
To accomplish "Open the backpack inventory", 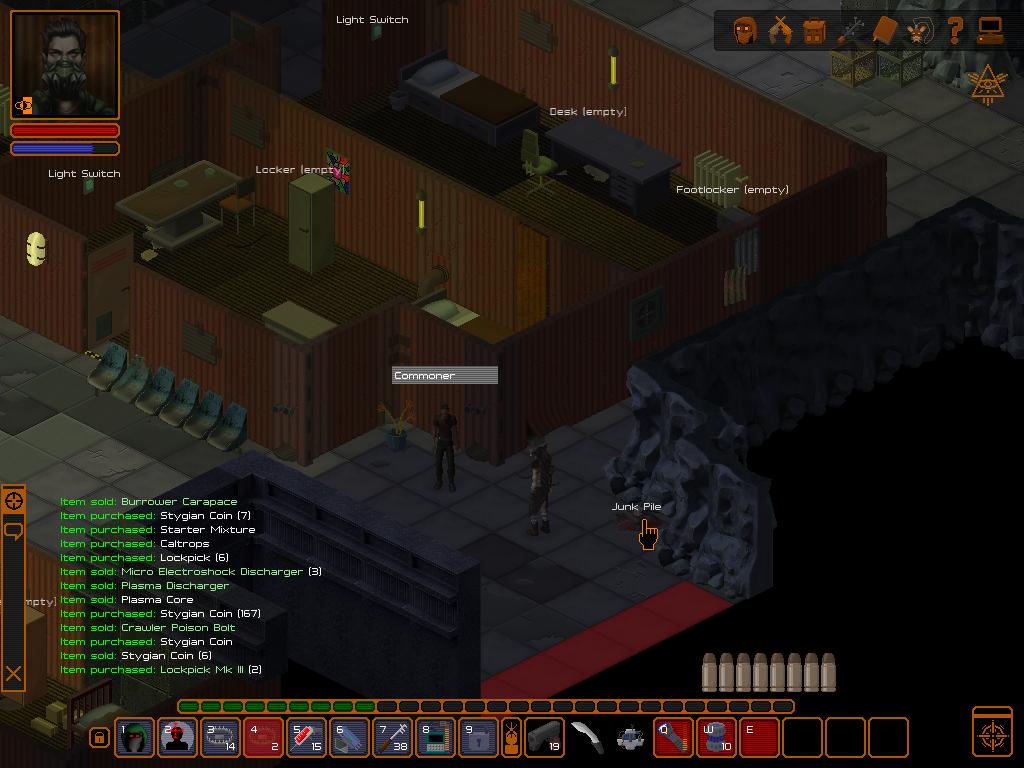I will [x=814, y=30].
